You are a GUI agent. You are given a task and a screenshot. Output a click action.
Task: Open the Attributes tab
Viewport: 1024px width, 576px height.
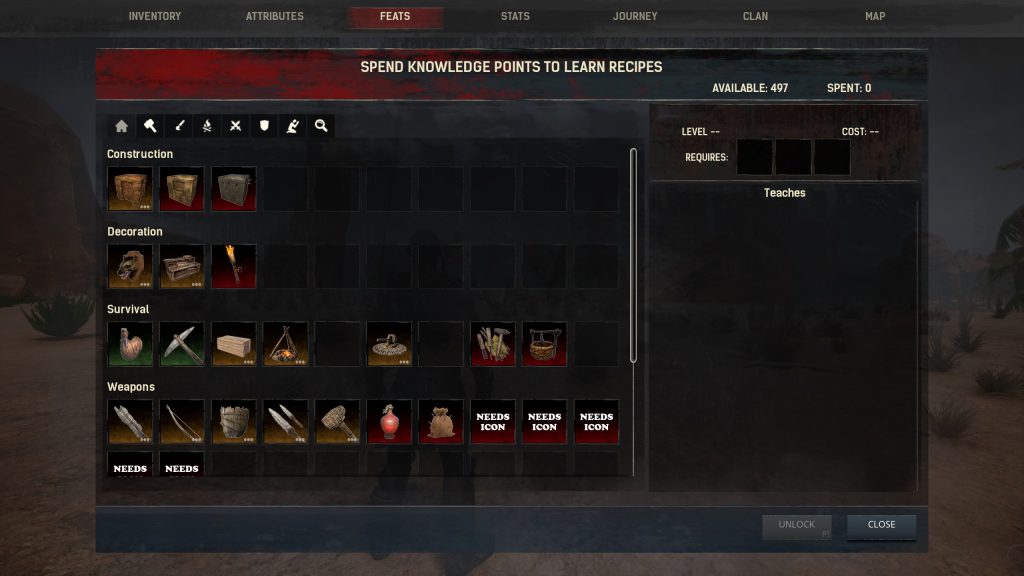275,17
